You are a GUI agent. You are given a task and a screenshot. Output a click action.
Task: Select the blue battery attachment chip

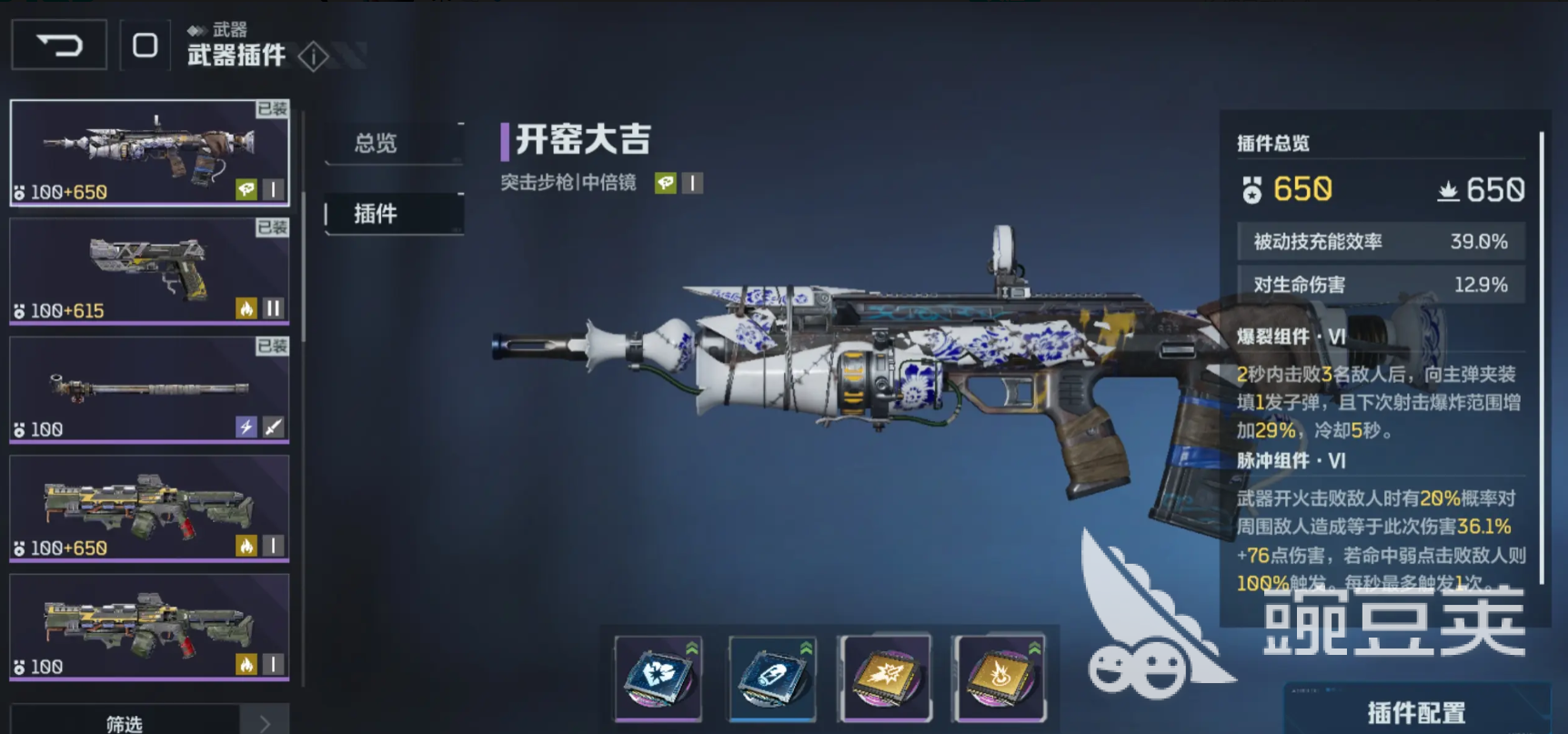click(771, 678)
